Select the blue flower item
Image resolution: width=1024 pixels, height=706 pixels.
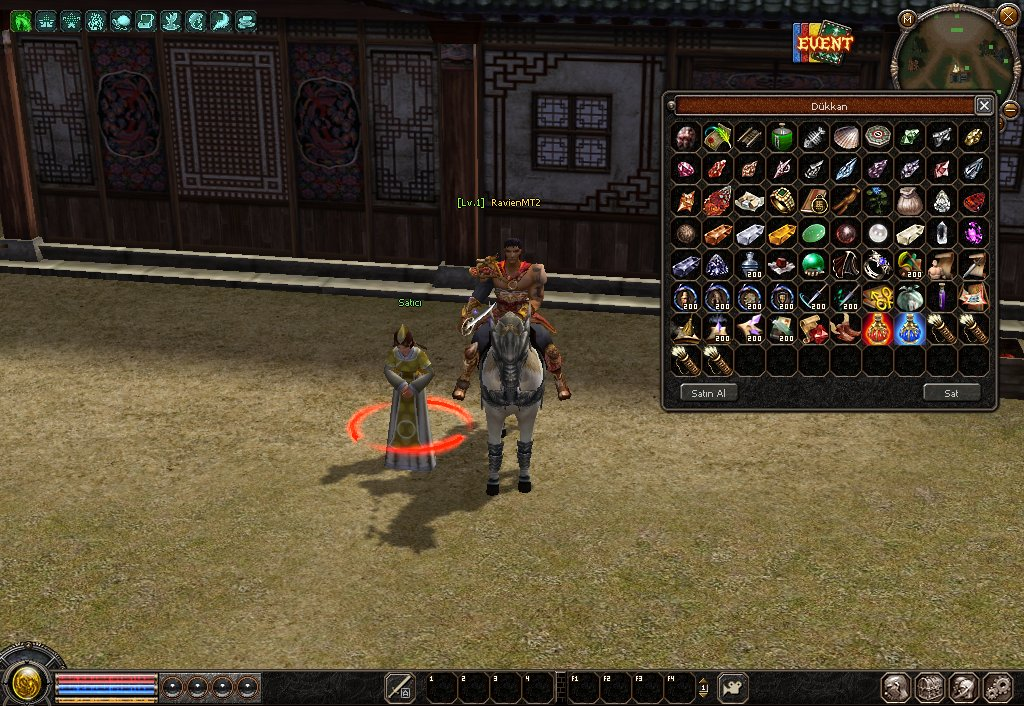point(878,201)
